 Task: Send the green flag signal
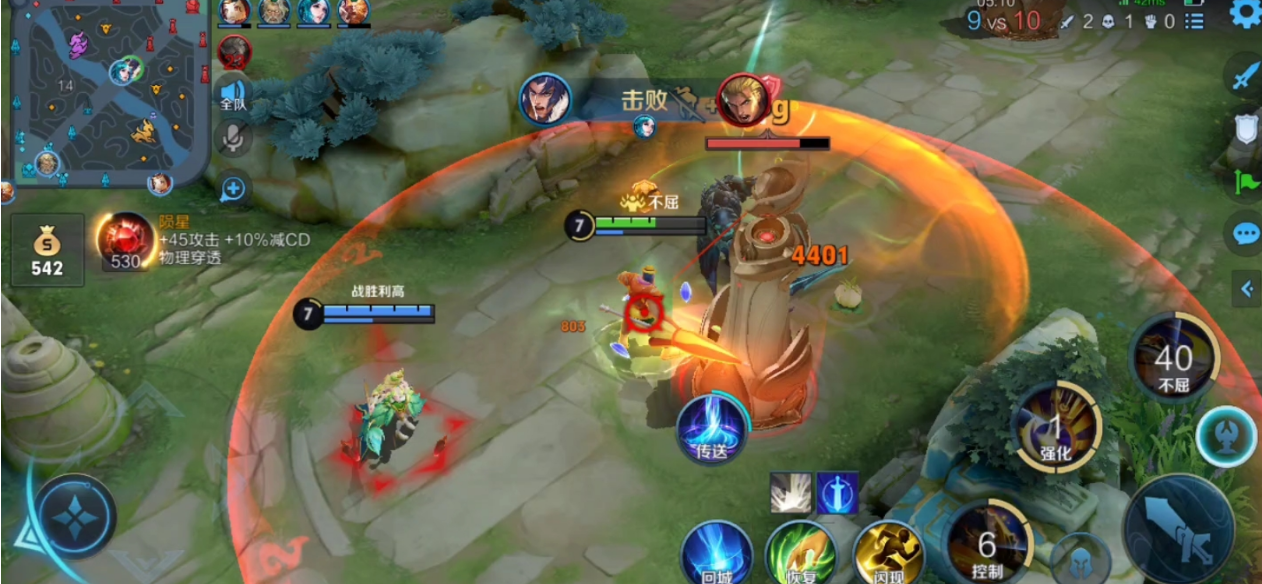[x=1246, y=181]
